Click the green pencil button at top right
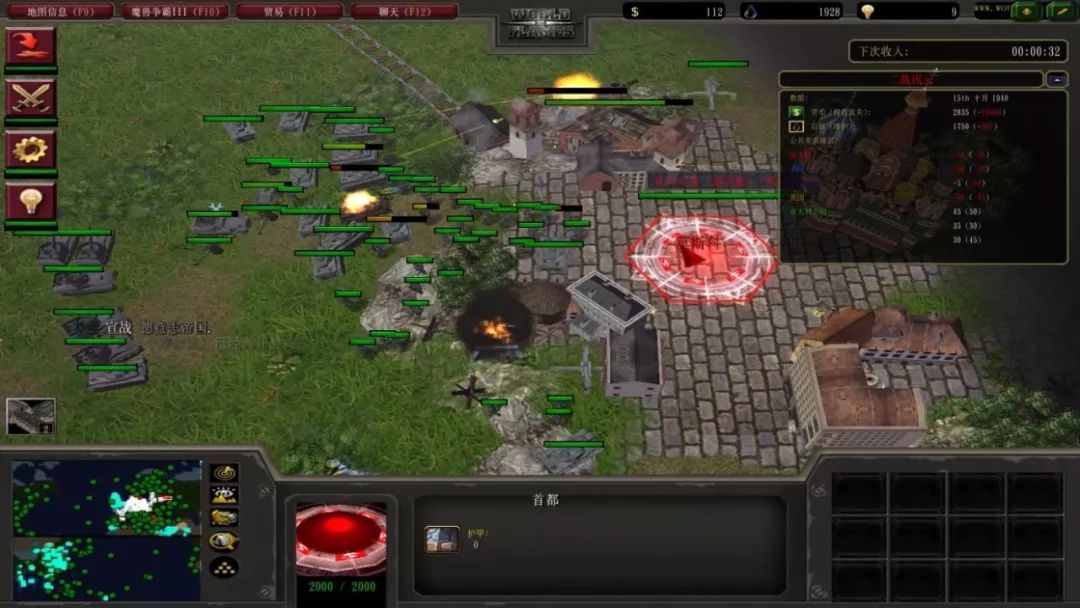 (x=1060, y=11)
